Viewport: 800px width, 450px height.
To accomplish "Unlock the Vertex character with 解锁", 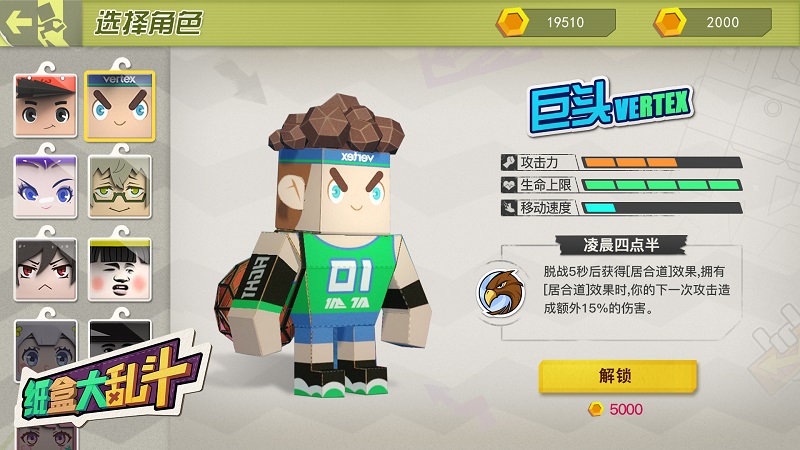I will coord(618,376).
